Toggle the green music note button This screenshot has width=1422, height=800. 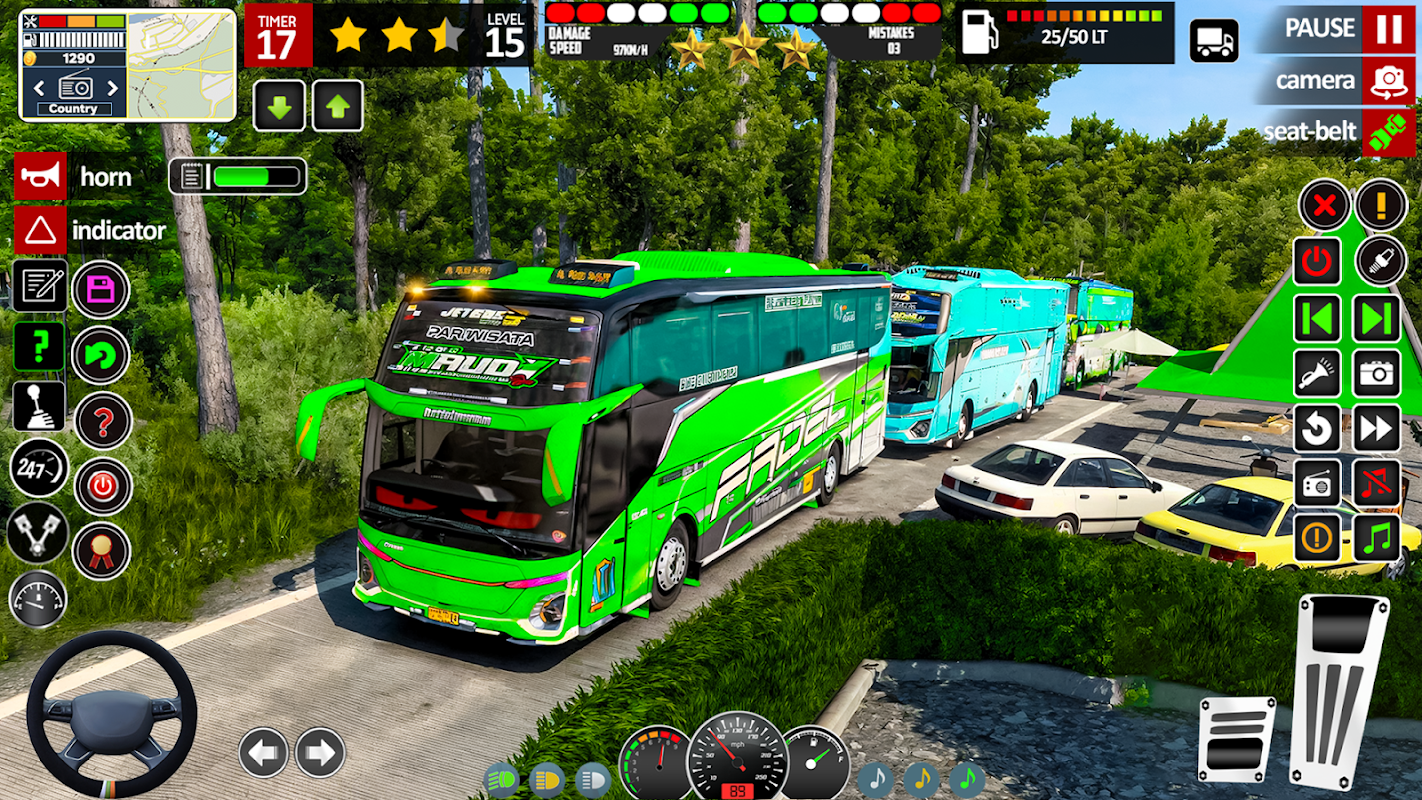tap(1377, 539)
